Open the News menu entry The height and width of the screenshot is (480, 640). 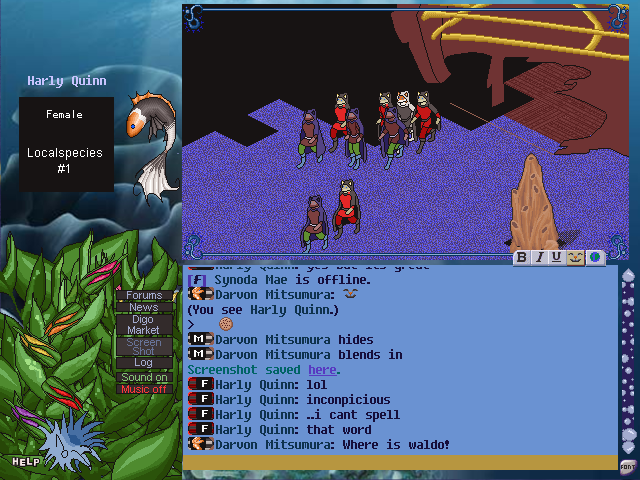[144, 307]
